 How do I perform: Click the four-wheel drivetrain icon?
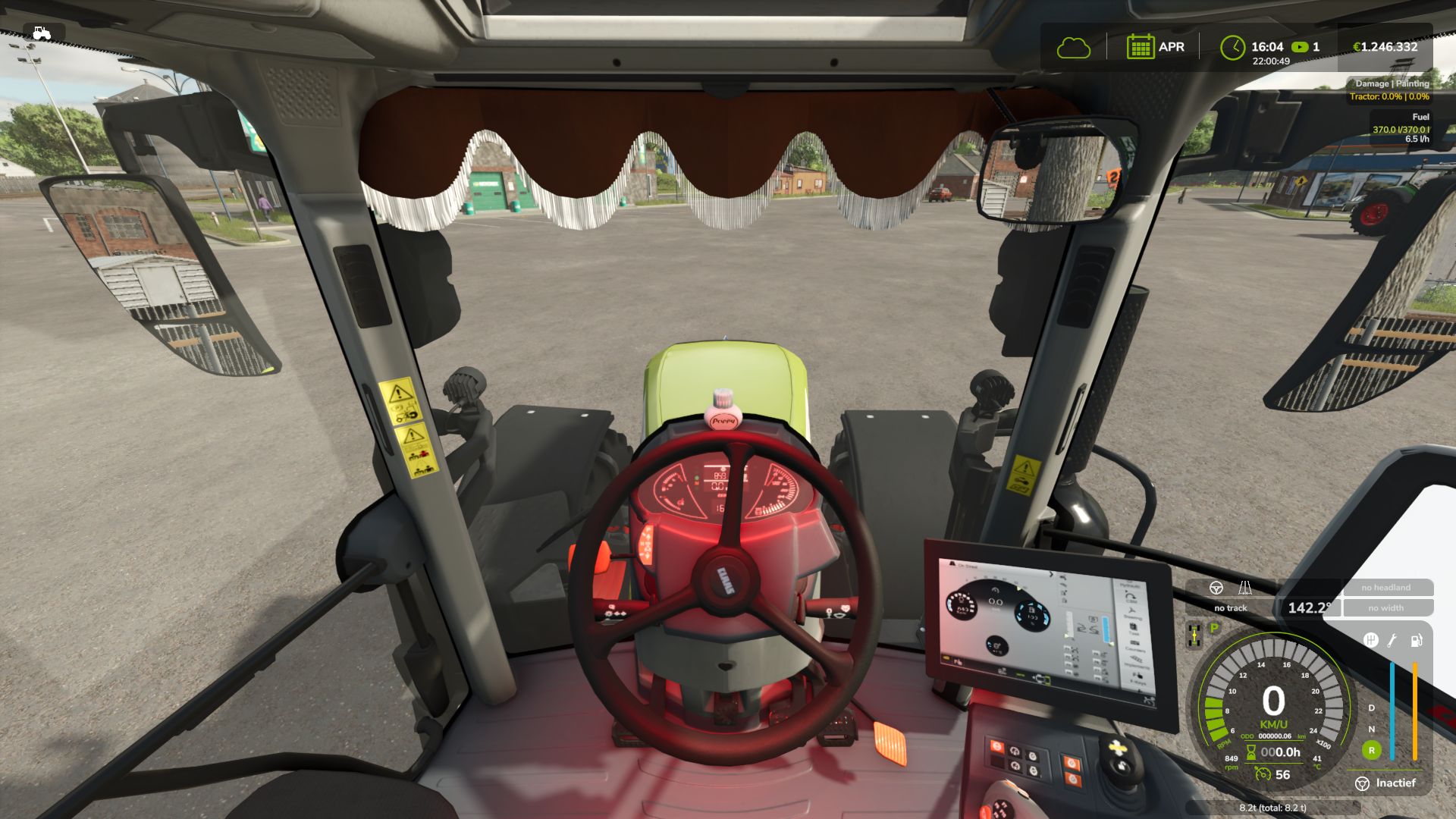click(1194, 634)
